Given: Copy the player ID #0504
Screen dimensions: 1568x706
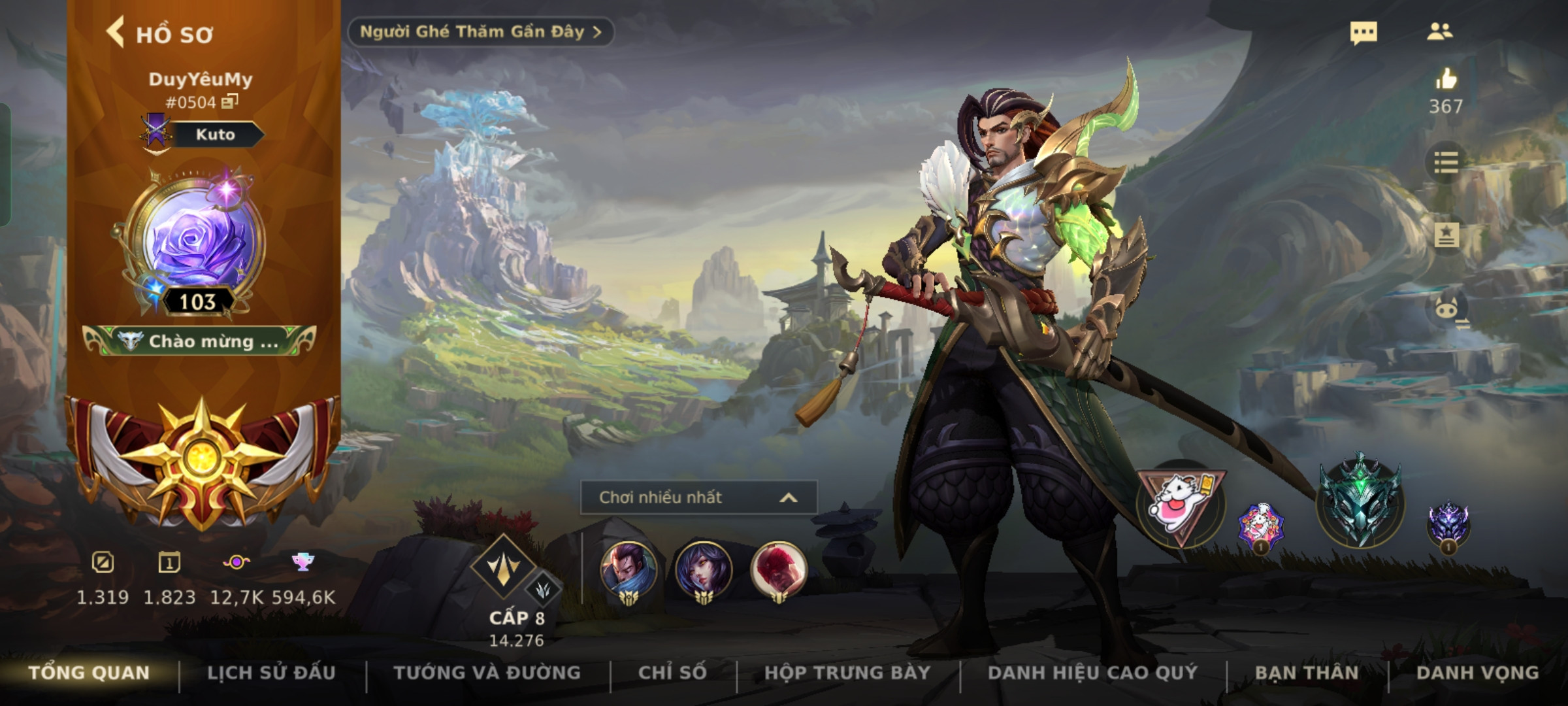Looking at the screenshot, I should (x=230, y=101).
